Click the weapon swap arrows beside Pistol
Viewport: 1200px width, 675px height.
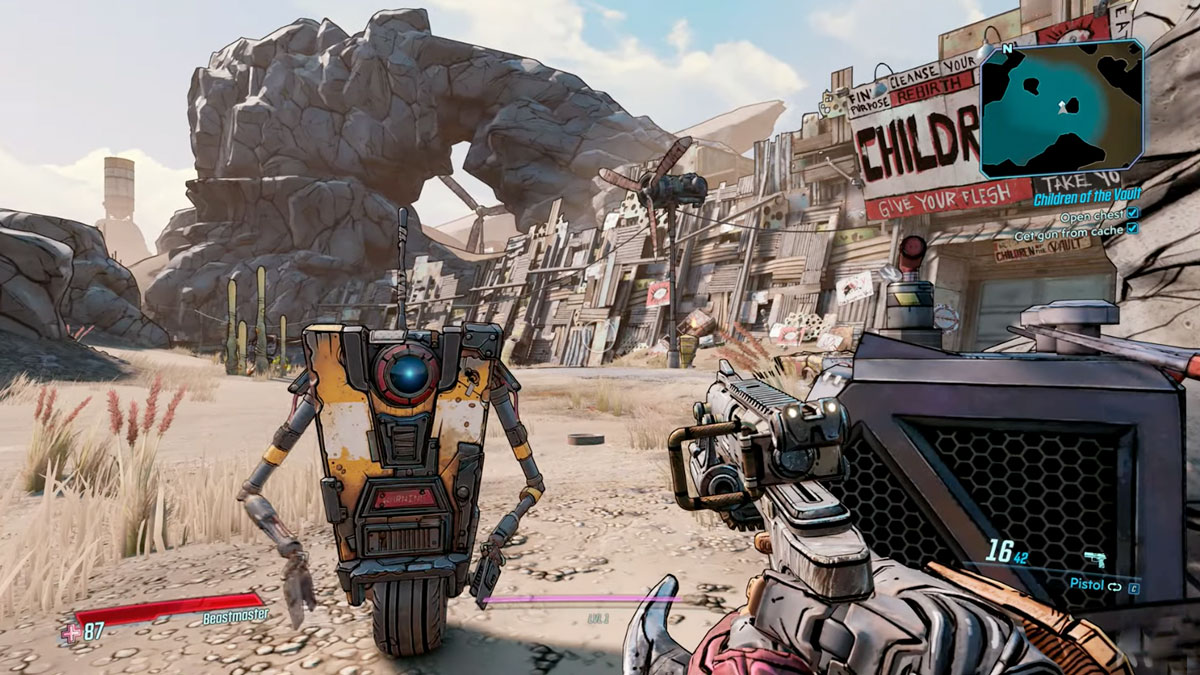point(1114,587)
